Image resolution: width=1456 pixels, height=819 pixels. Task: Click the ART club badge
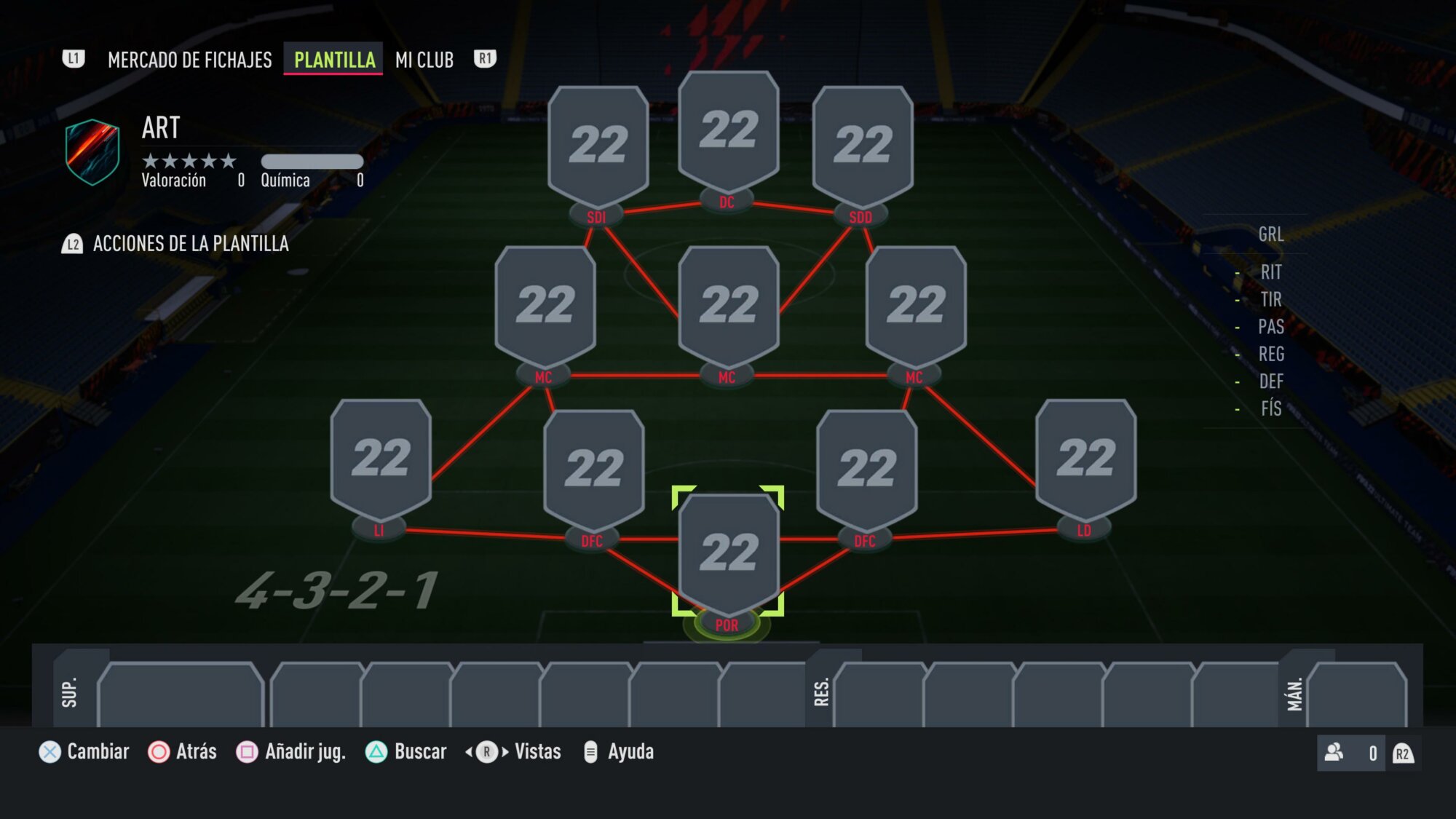click(x=92, y=152)
